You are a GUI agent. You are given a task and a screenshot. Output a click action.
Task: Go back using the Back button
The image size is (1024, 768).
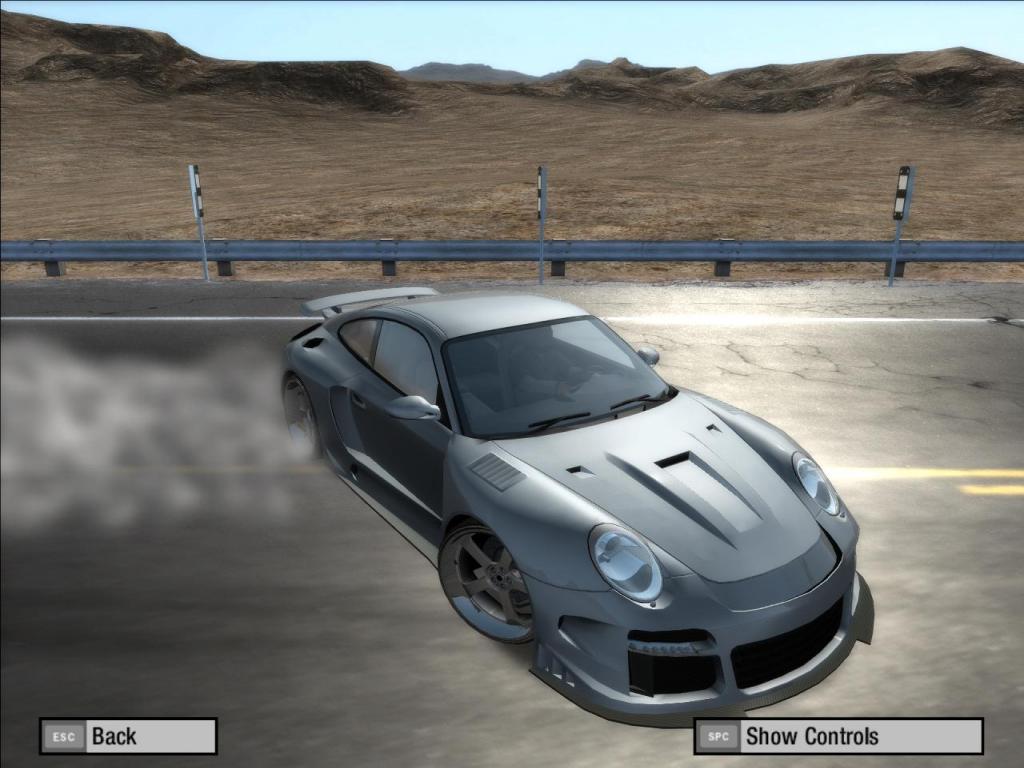pos(128,737)
